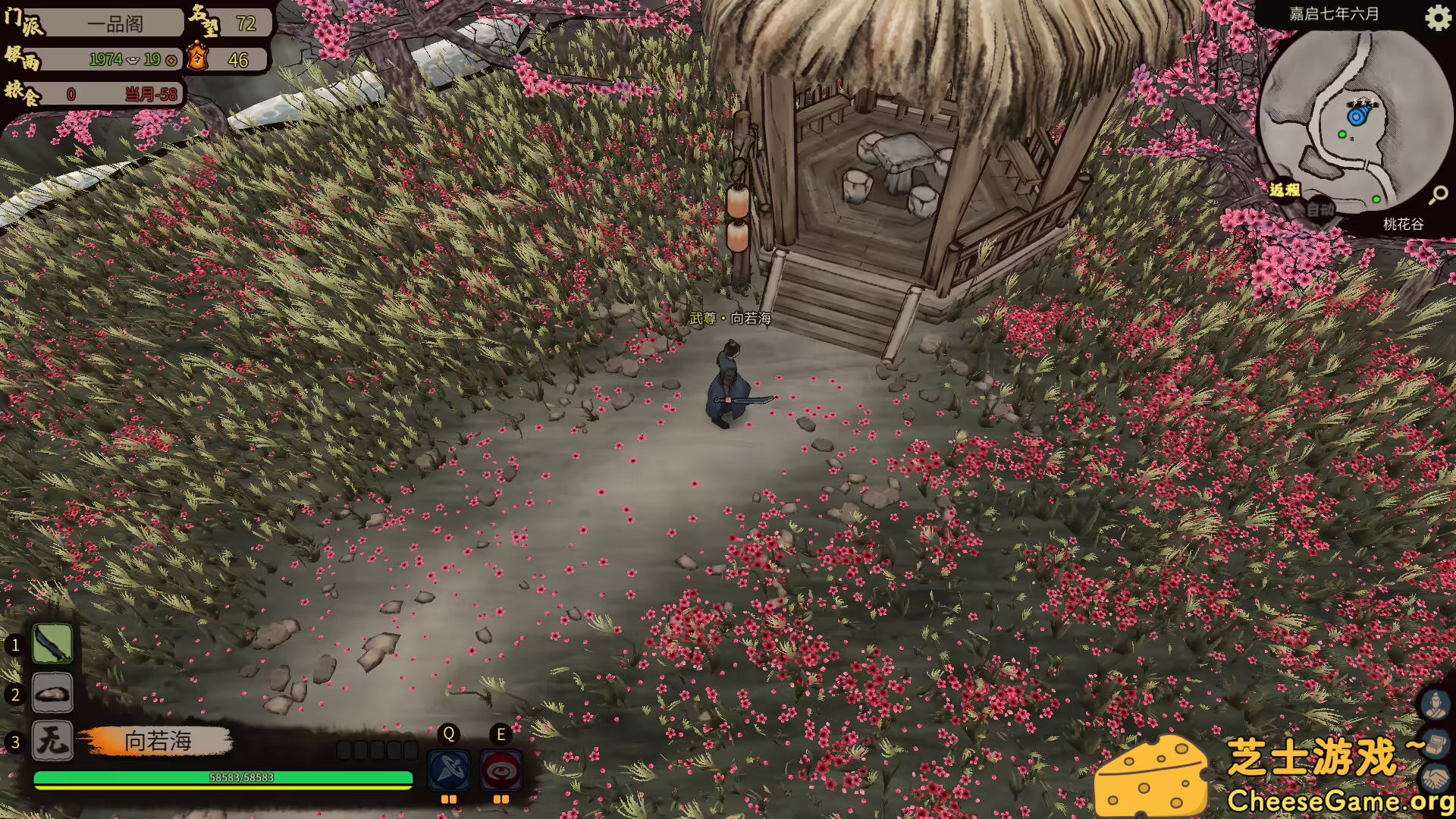Select the dark blade weapon slot
This screenshot has height=819, width=1456.
click(52, 644)
